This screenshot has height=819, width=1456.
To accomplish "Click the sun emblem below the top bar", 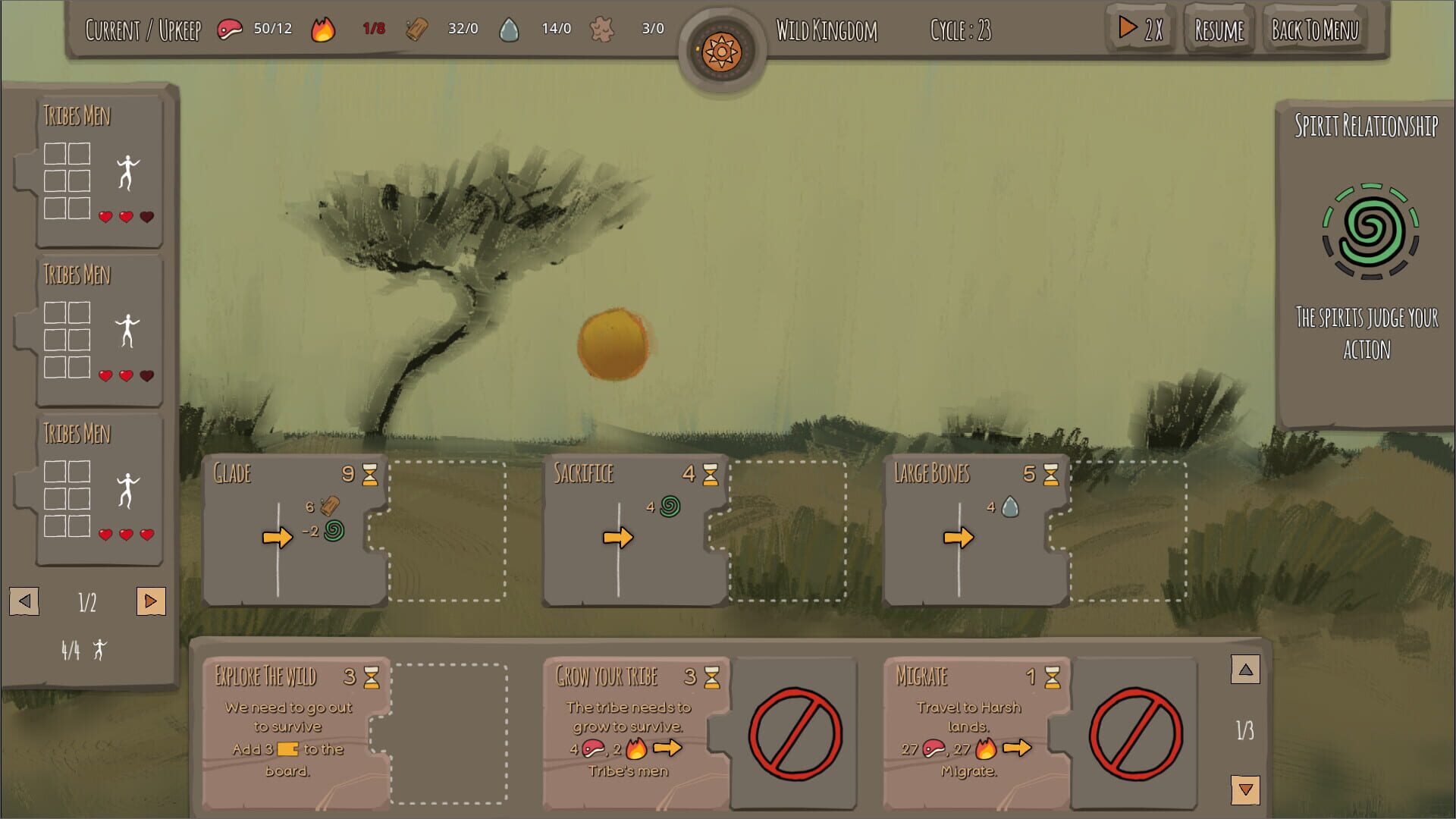I will point(722,51).
